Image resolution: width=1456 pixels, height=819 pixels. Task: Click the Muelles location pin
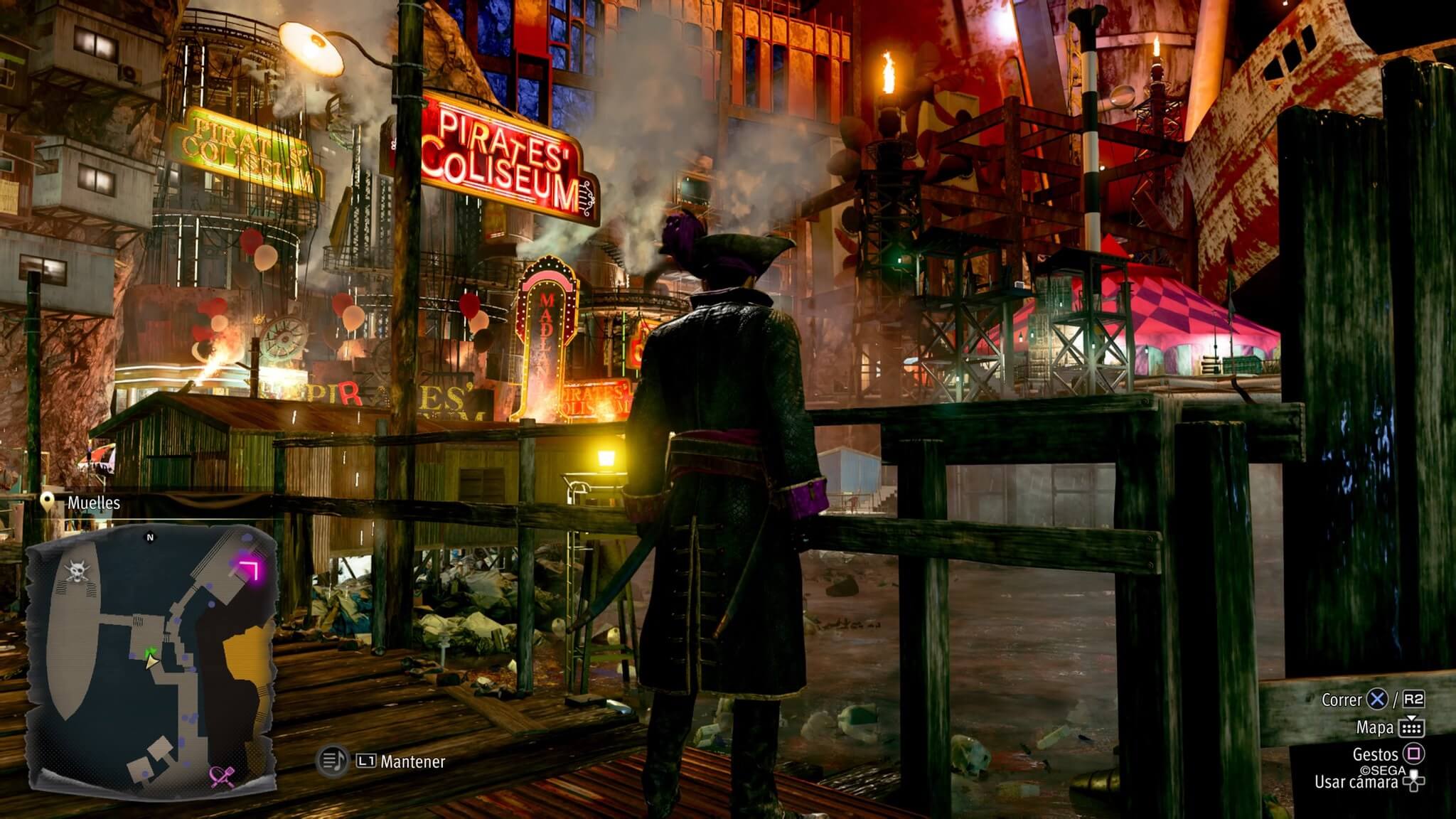48,503
